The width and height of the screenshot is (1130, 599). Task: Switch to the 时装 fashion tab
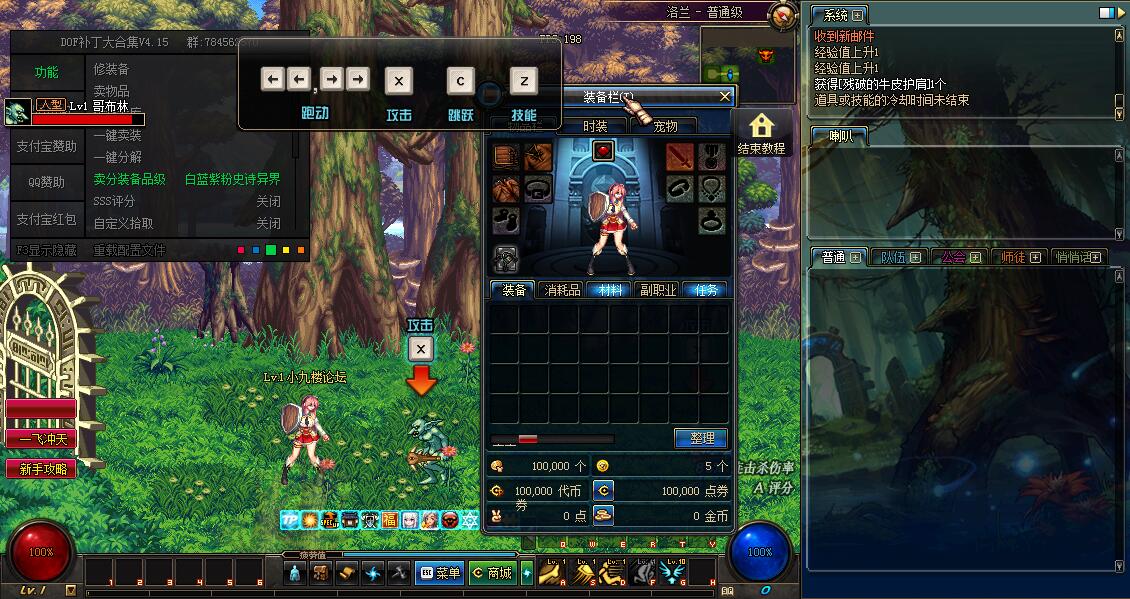tap(595, 126)
